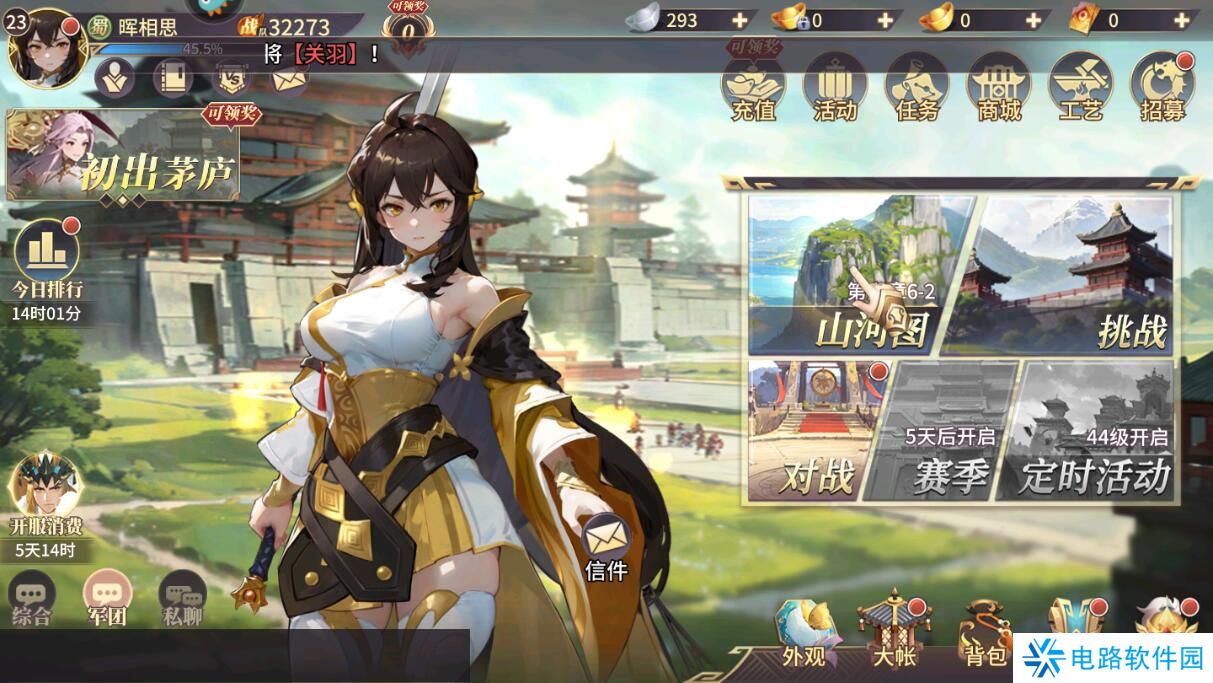This screenshot has width=1213, height=683.
Task: Visit the 商城 shop
Action: tap(998, 87)
